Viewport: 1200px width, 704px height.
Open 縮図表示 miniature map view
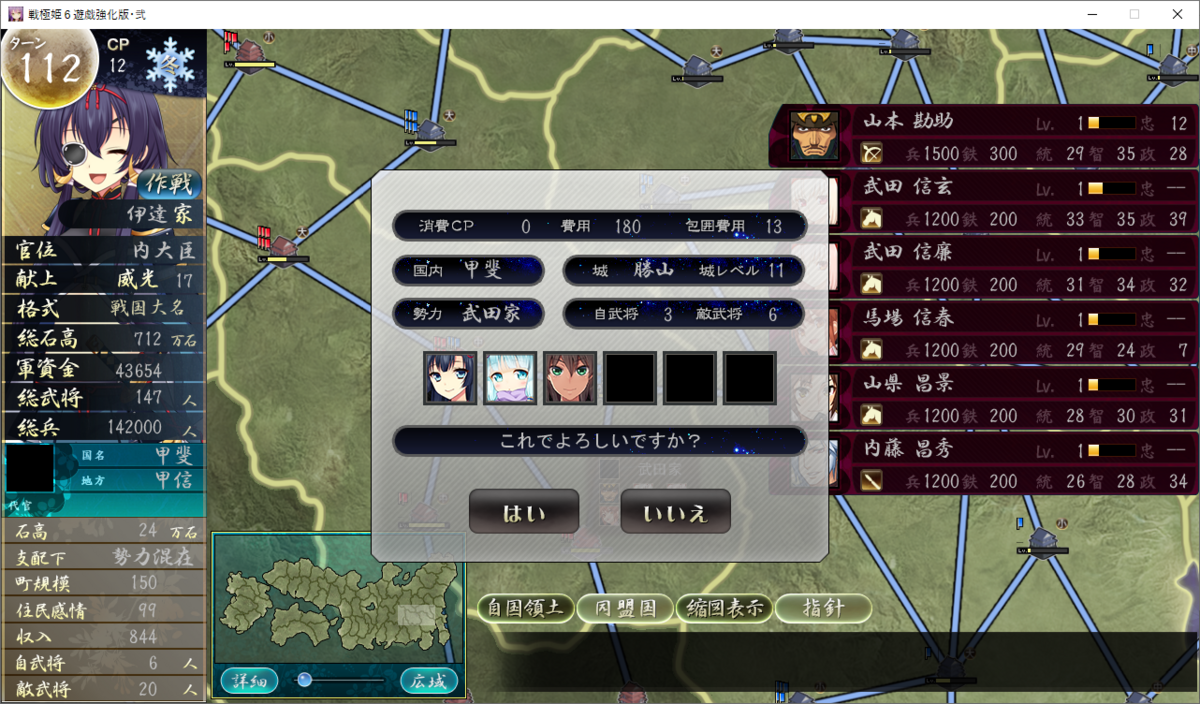722,608
